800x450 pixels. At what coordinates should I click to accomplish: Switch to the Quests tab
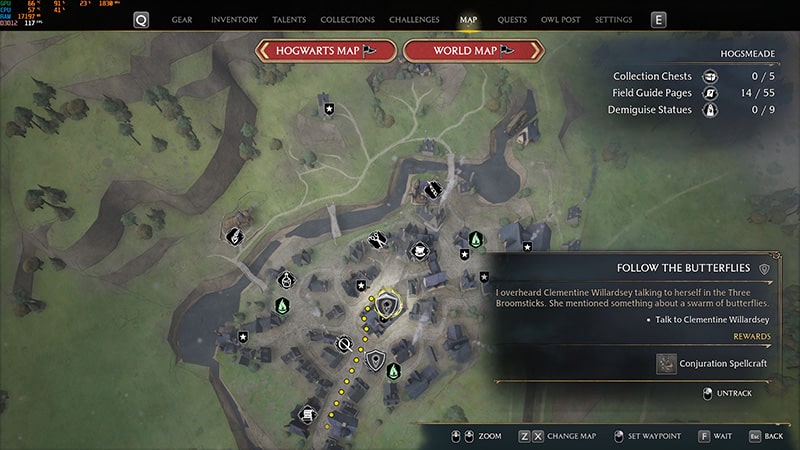512,19
